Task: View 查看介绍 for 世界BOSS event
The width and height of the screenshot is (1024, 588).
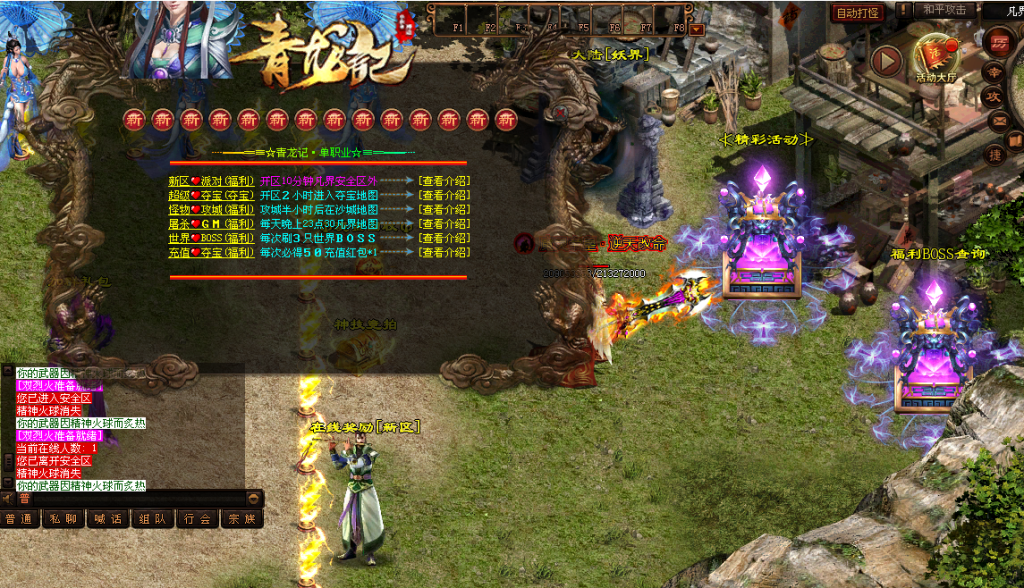Action: click(444, 238)
